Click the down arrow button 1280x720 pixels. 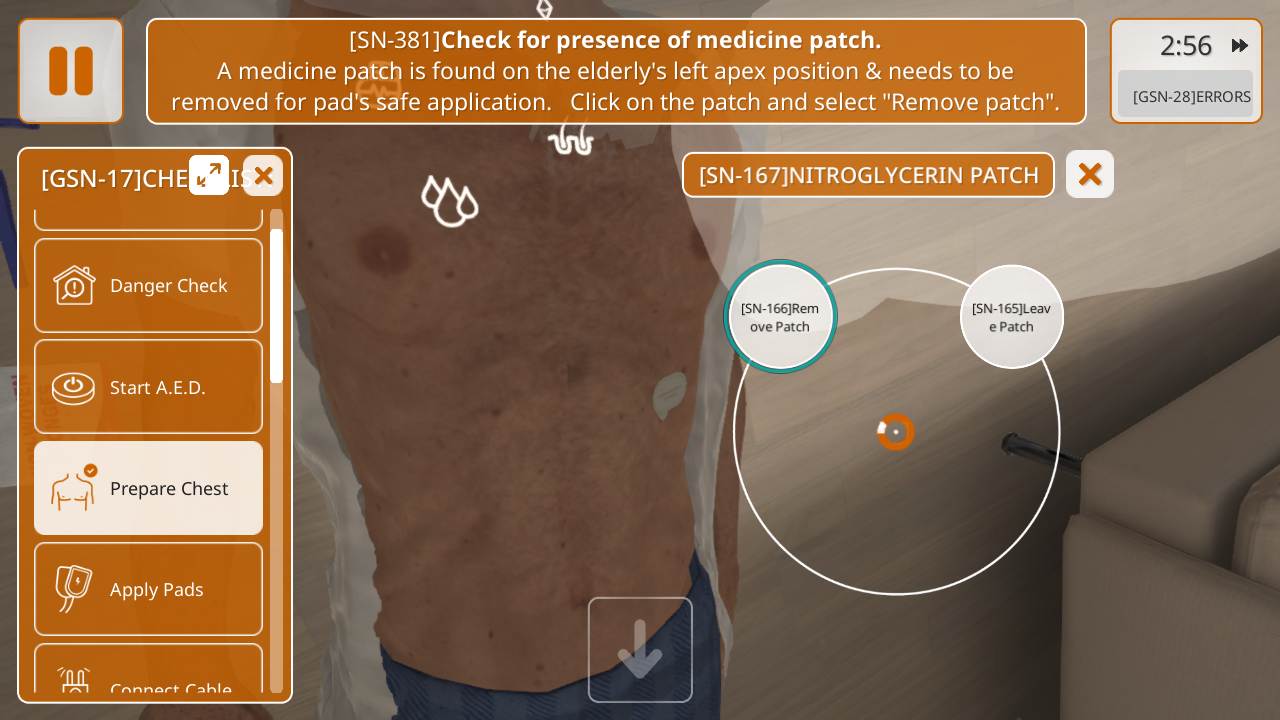pyautogui.click(x=640, y=650)
